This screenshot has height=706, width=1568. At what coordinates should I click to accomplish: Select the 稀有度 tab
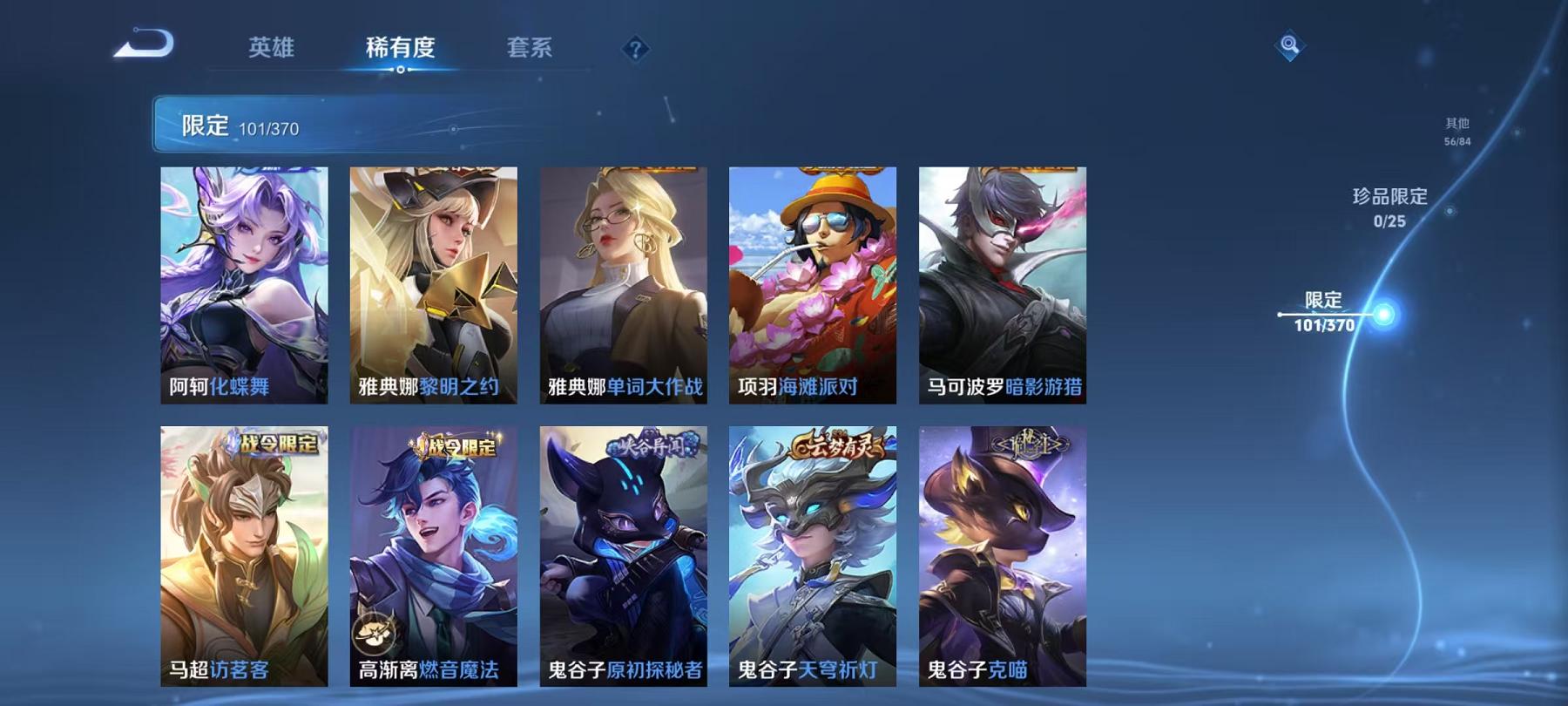[401, 49]
